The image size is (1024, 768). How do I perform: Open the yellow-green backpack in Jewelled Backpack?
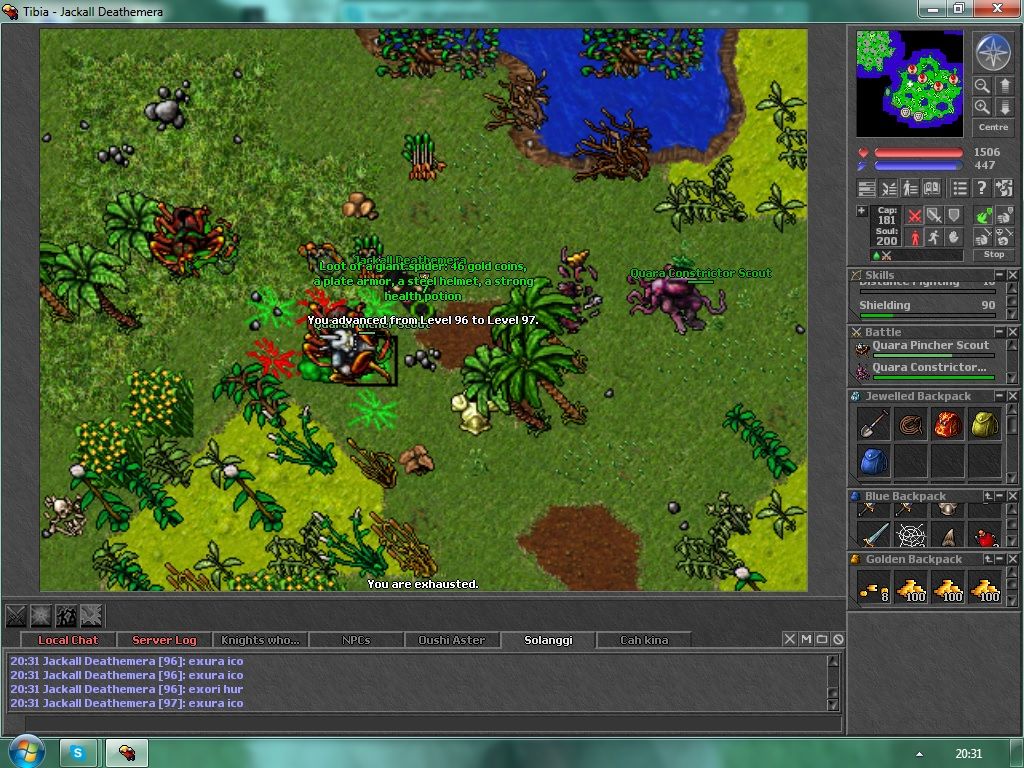click(985, 424)
